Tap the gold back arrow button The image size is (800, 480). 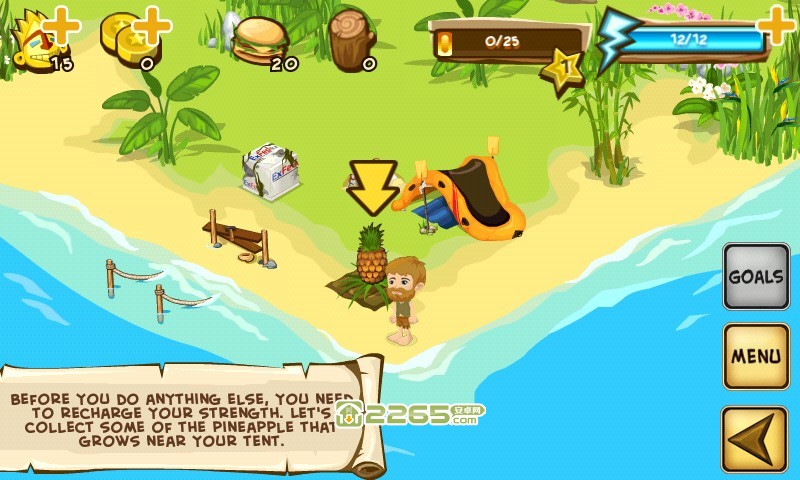point(756,438)
